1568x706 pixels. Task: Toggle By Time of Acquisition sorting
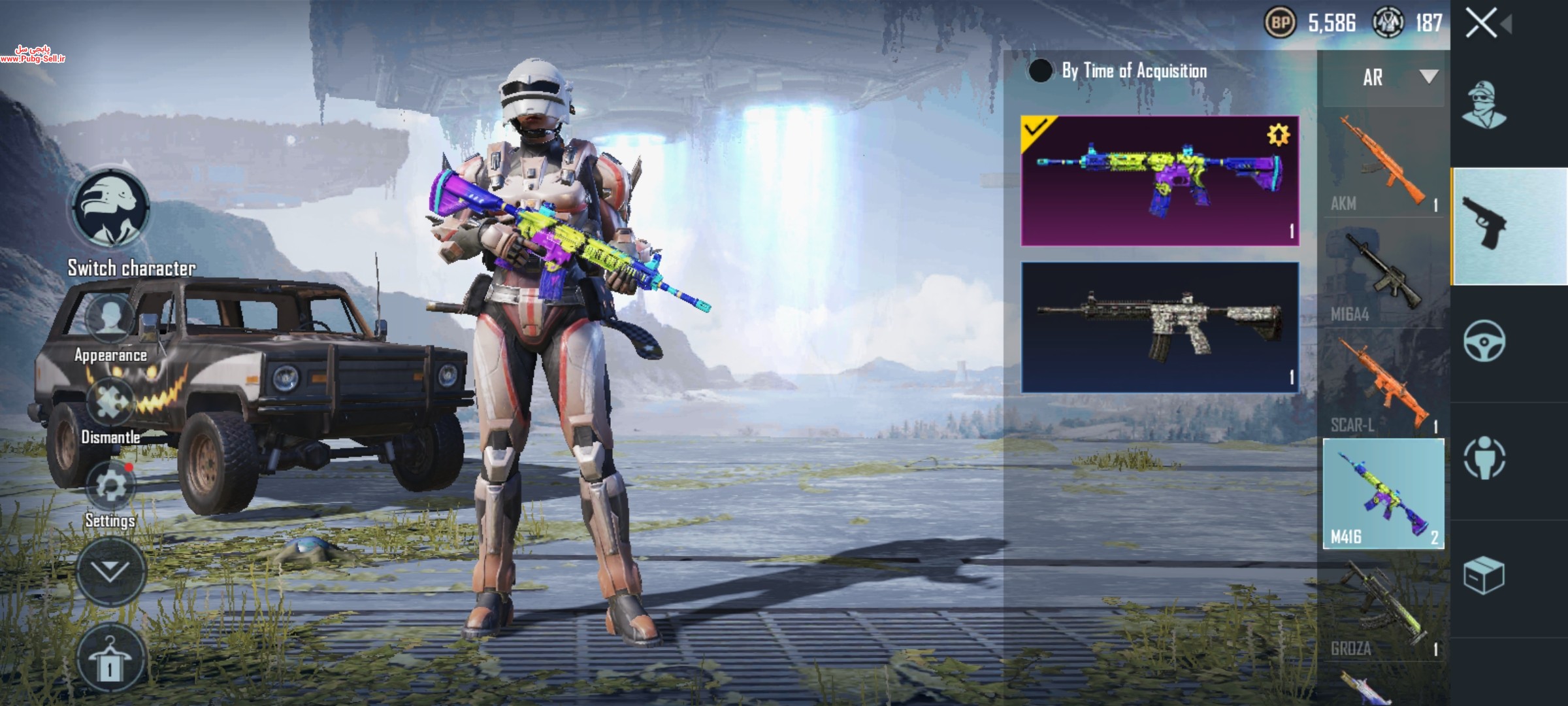(x=1040, y=71)
